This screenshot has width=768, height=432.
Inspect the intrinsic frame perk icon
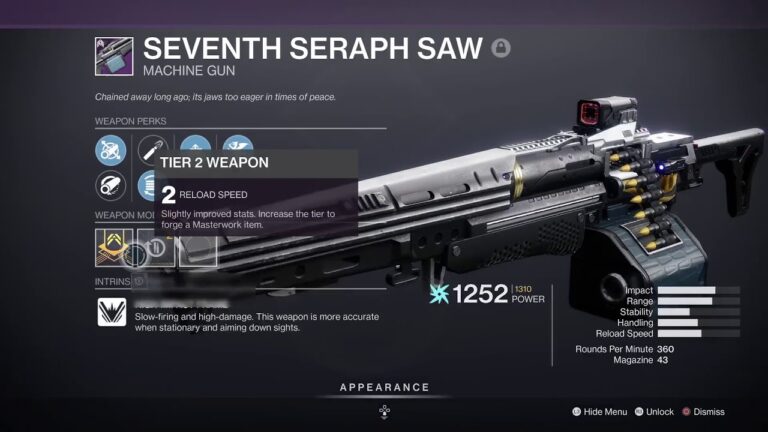[111, 313]
